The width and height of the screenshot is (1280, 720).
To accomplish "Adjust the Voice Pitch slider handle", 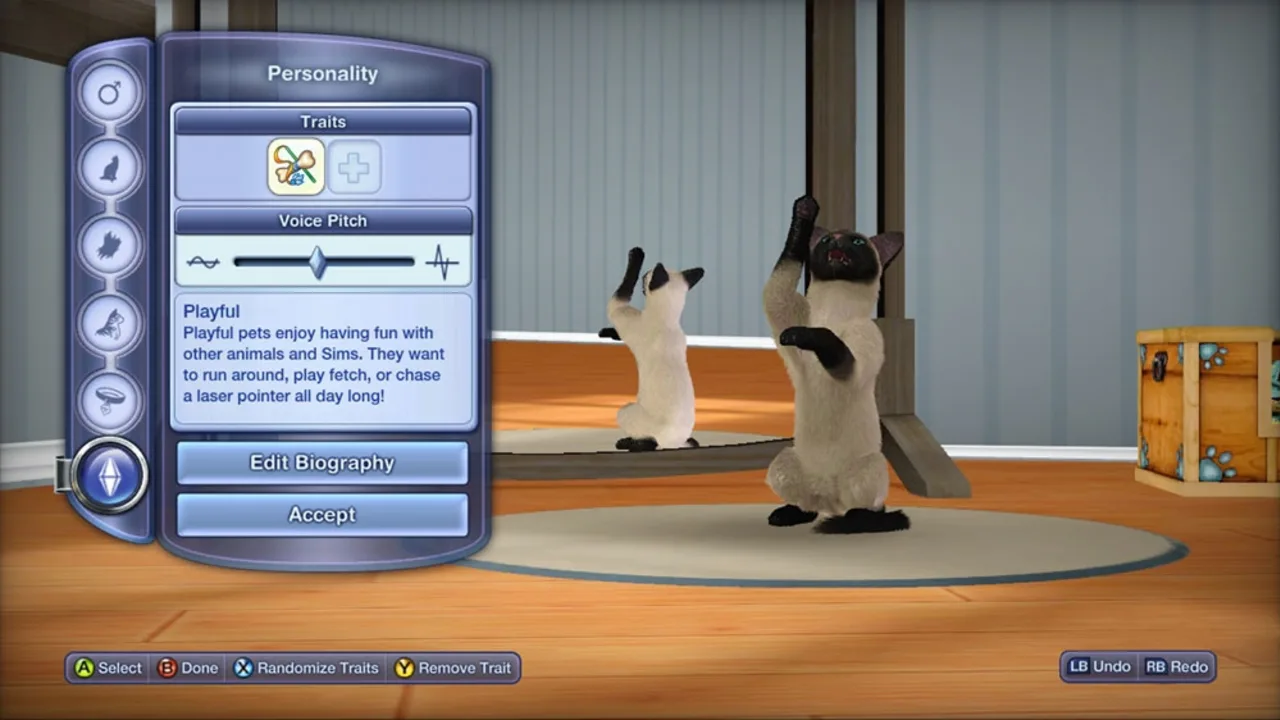I will [318, 261].
